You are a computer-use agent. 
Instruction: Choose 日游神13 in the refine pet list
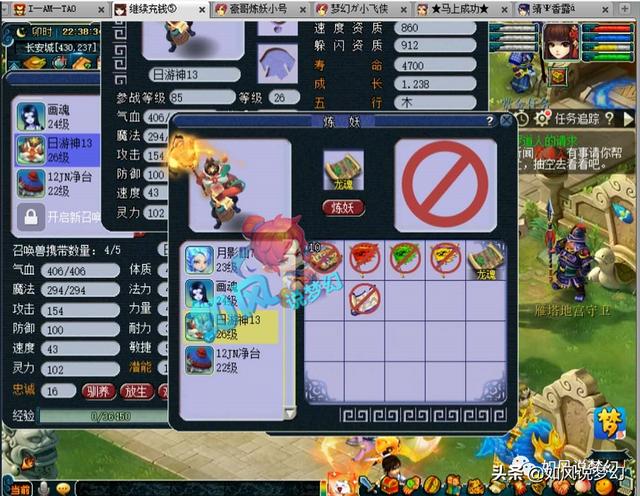click(x=229, y=325)
